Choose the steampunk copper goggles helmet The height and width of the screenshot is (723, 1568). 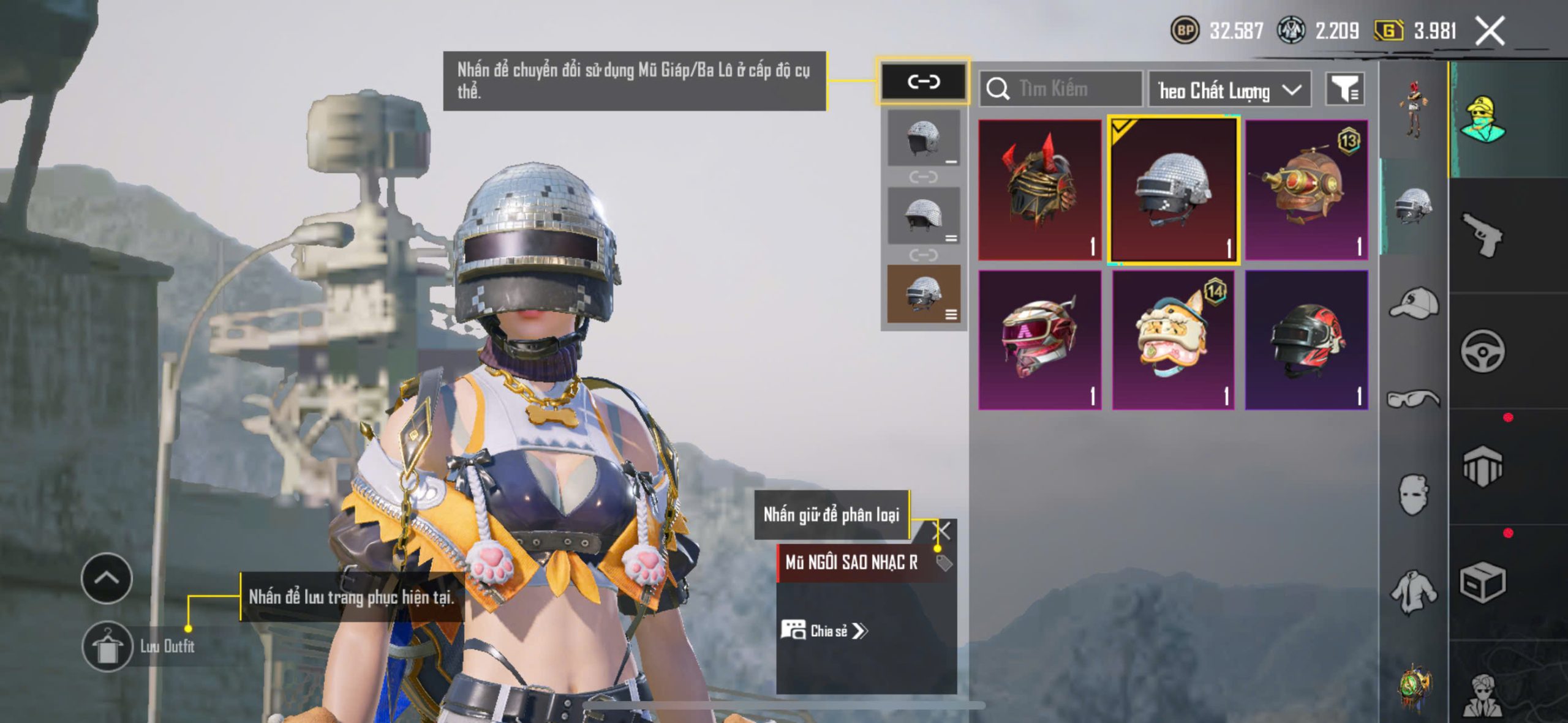click(1306, 190)
